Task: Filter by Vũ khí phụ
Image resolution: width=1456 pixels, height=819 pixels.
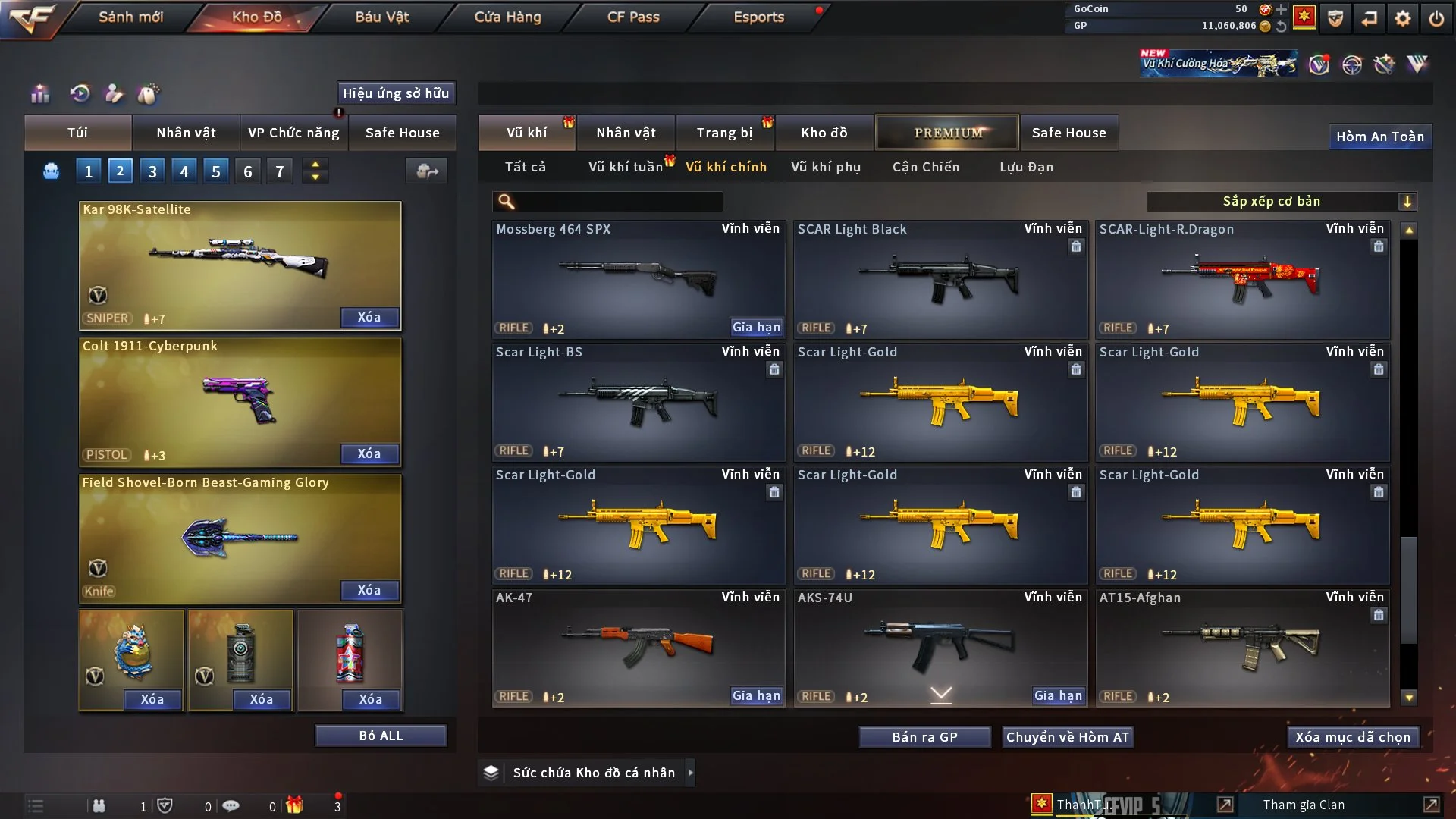Action: [x=826, y=167]
